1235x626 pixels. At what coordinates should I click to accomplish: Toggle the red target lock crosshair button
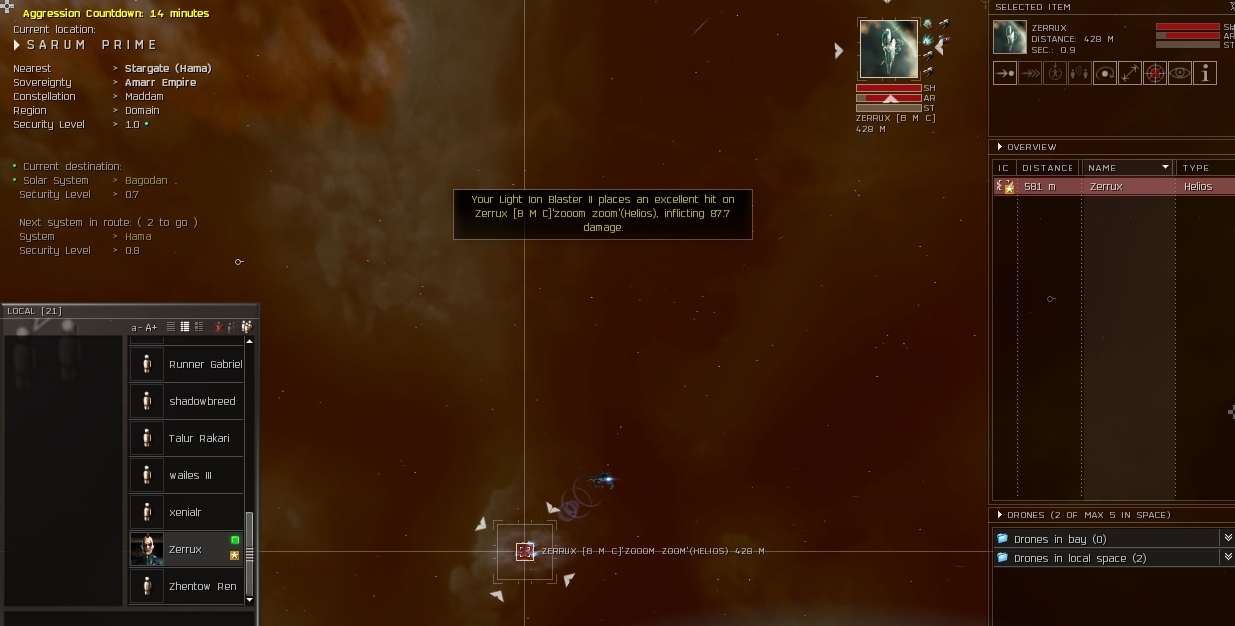point(1155,73)
